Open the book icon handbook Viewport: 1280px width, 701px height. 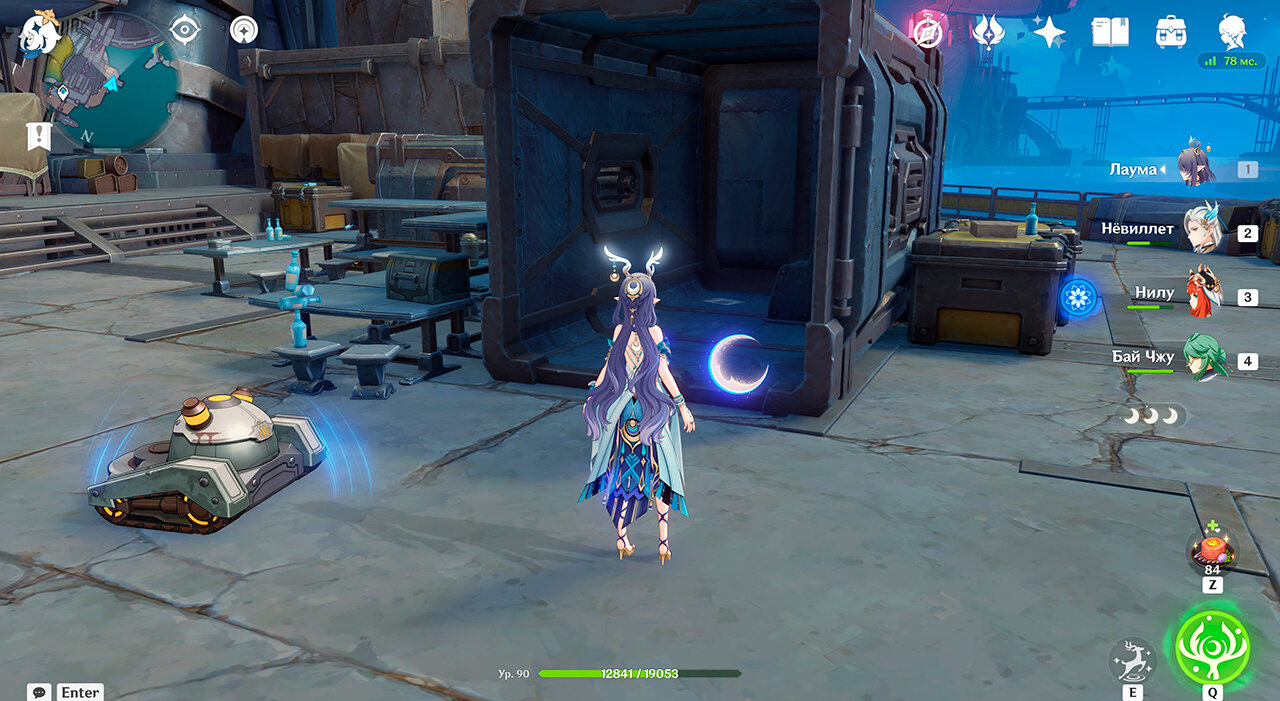(x=1110, y=32)
